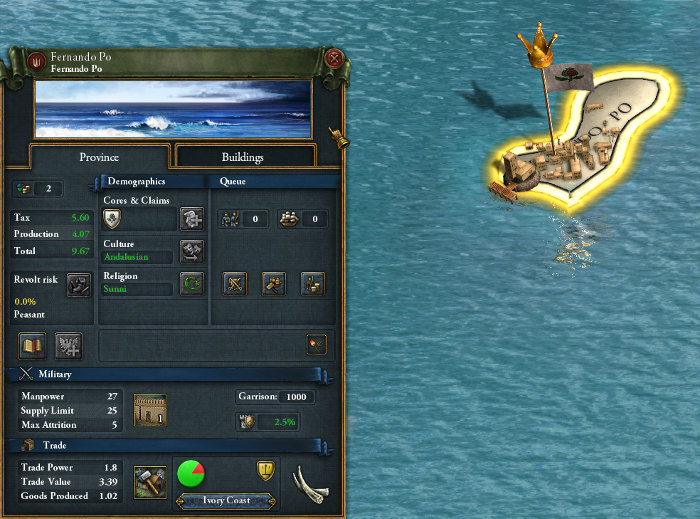Close the Fernando Po province panel

click(334, 59)
